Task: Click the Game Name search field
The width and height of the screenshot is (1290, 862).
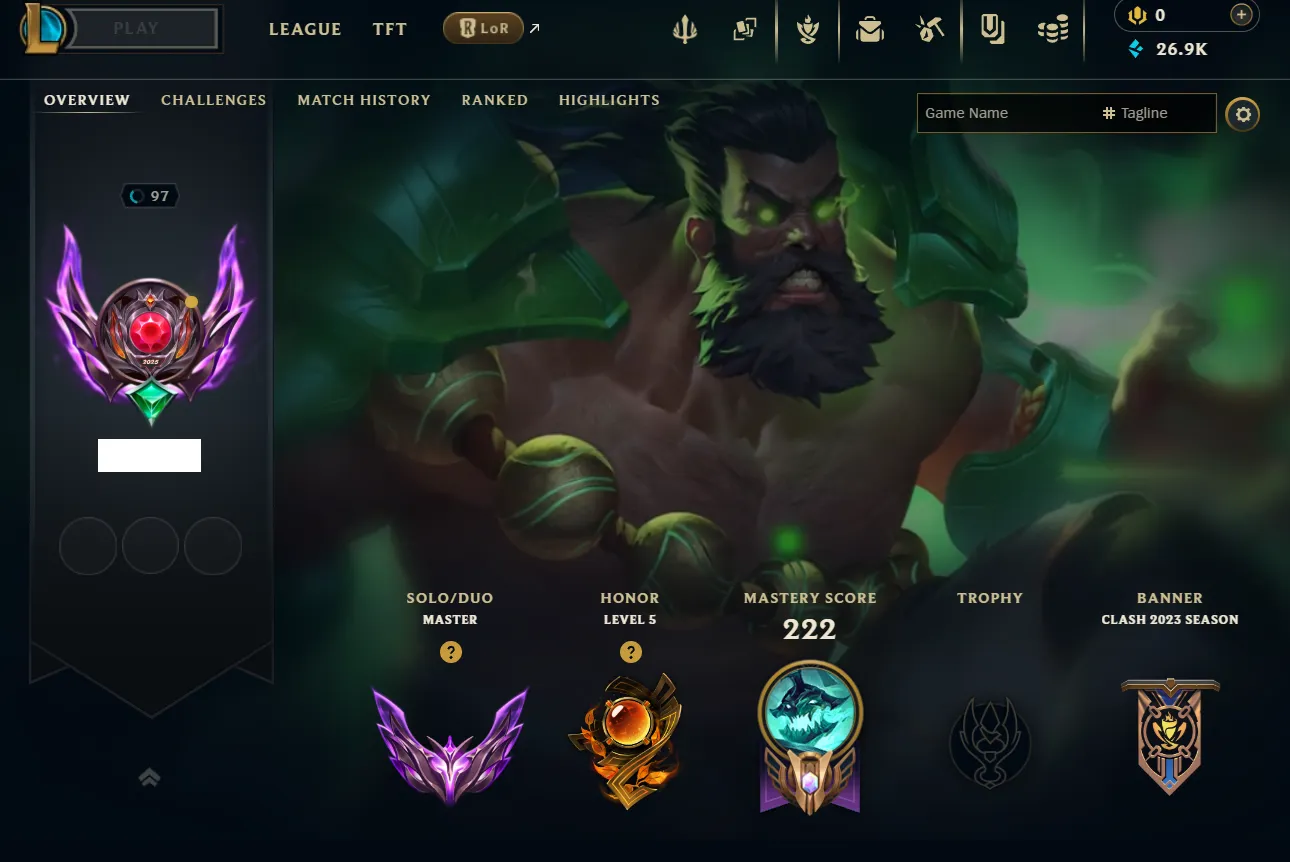Action: [x=1000, y=113]
